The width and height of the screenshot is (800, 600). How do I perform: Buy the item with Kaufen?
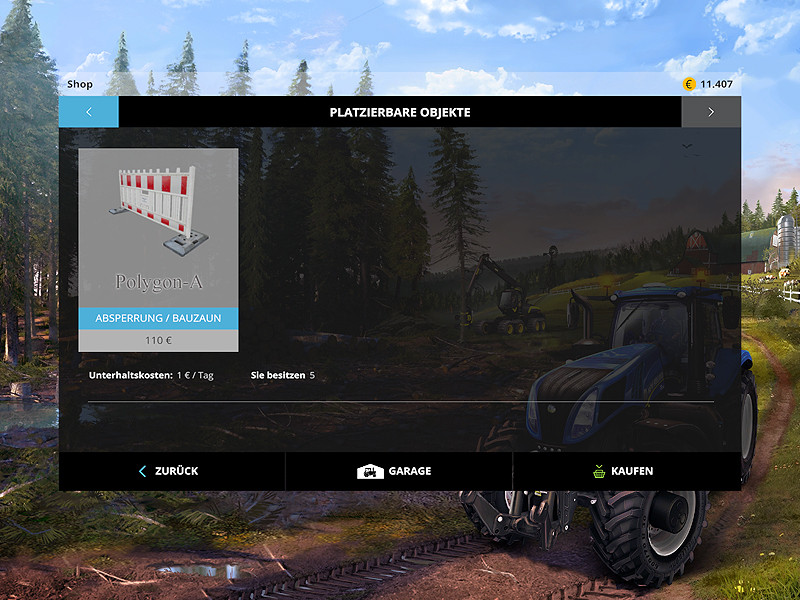[x=624, y=471]
